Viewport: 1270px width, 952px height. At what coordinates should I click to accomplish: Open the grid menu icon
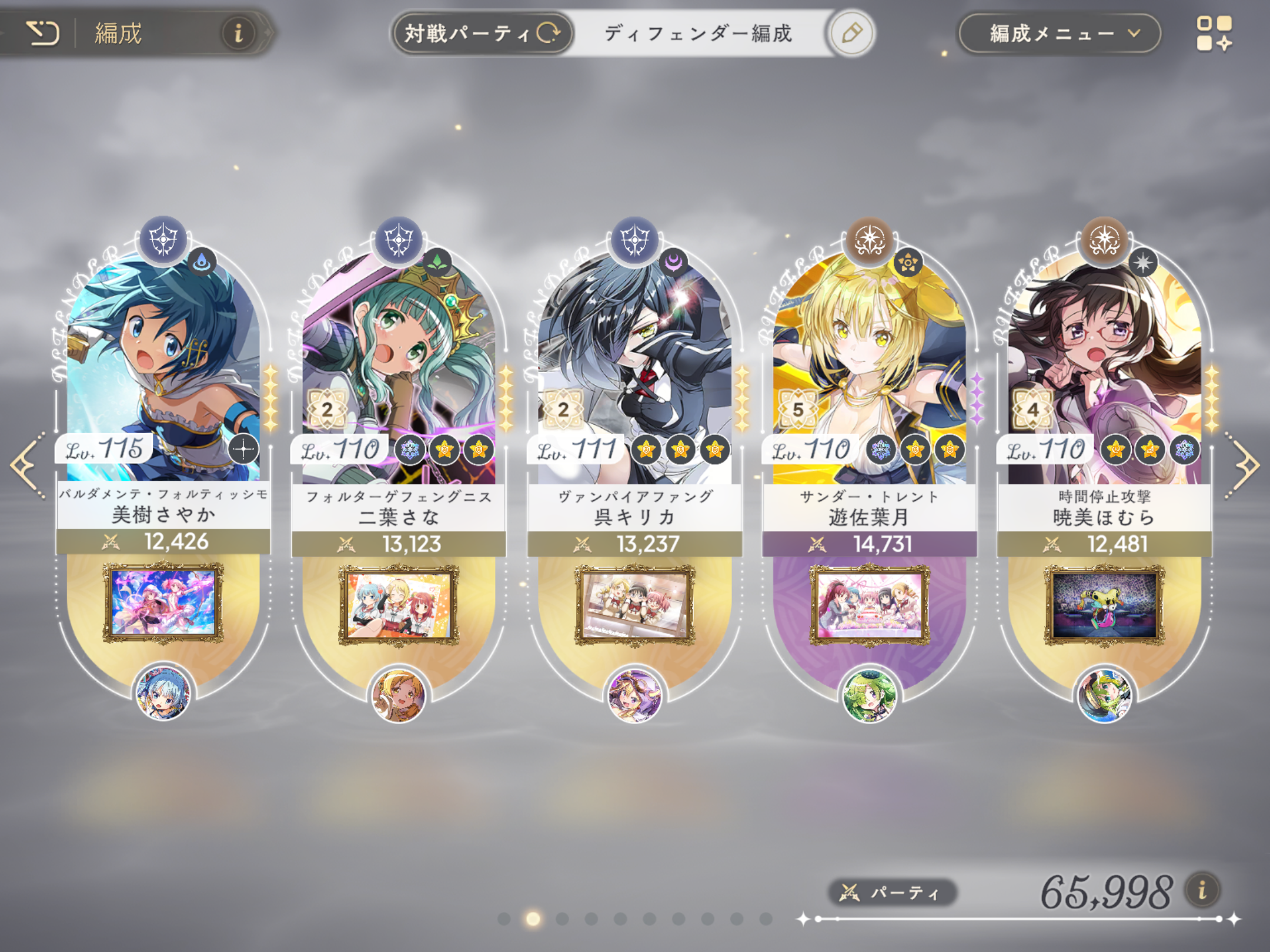click(1214, 33)
